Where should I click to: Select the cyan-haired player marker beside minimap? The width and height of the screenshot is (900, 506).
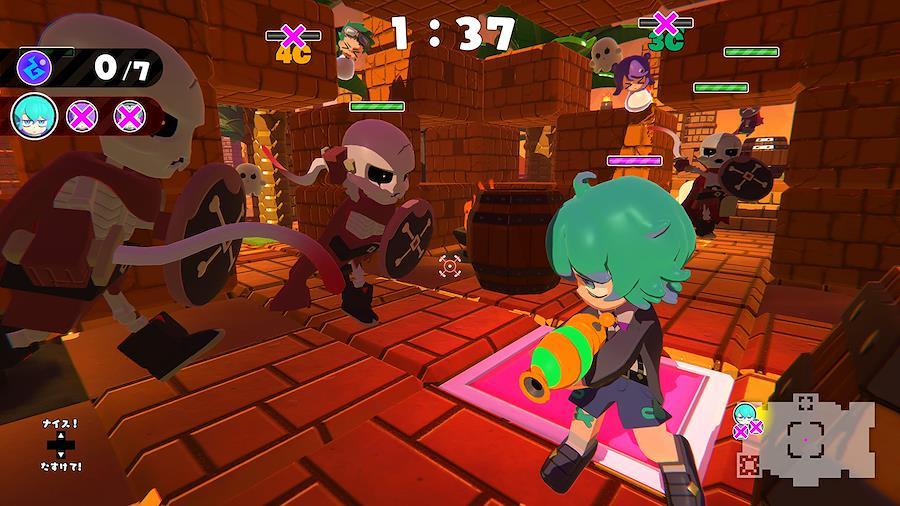(x=745, y=413)
